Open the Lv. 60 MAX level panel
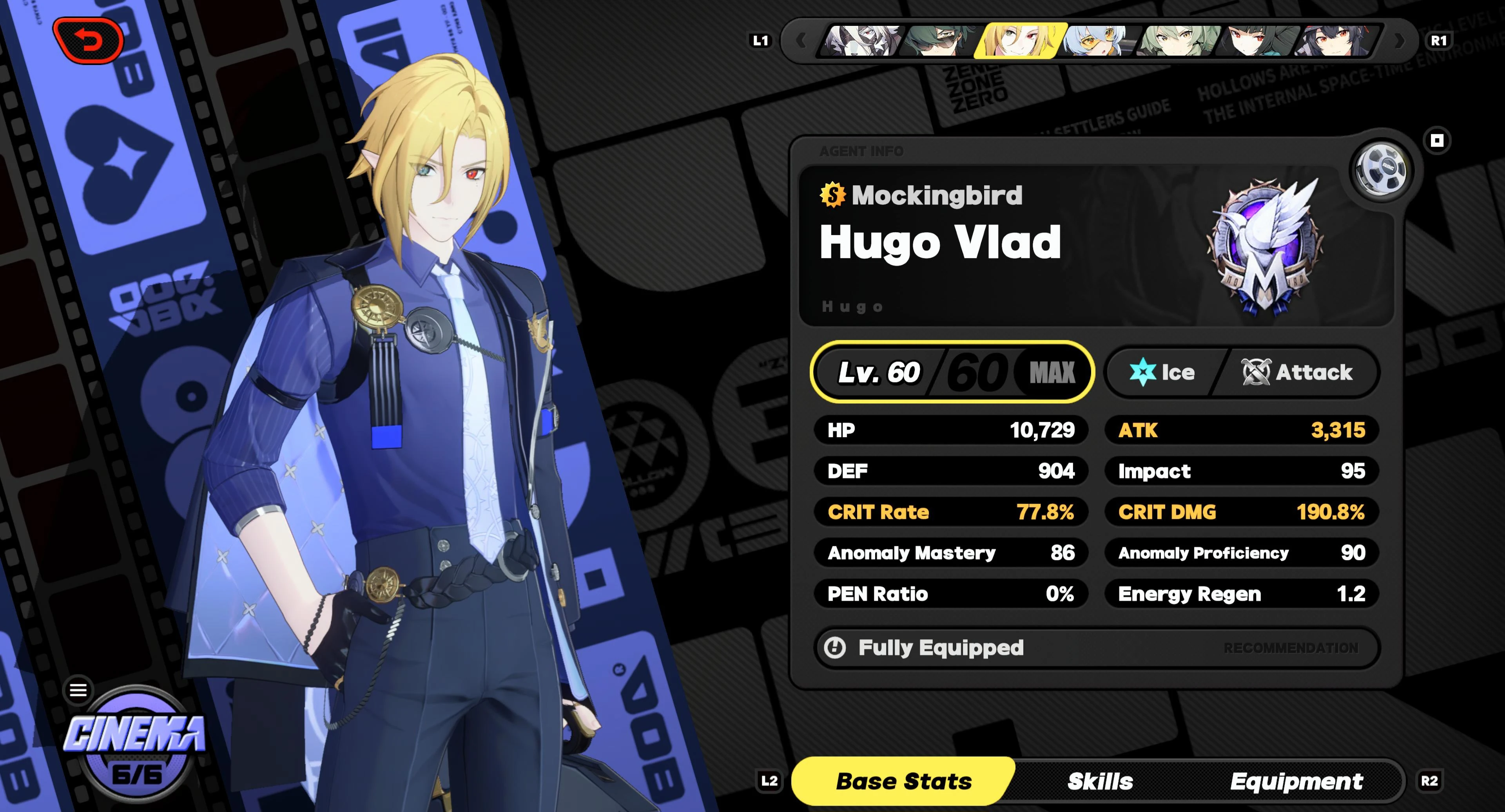 click(x=952, y=372)
